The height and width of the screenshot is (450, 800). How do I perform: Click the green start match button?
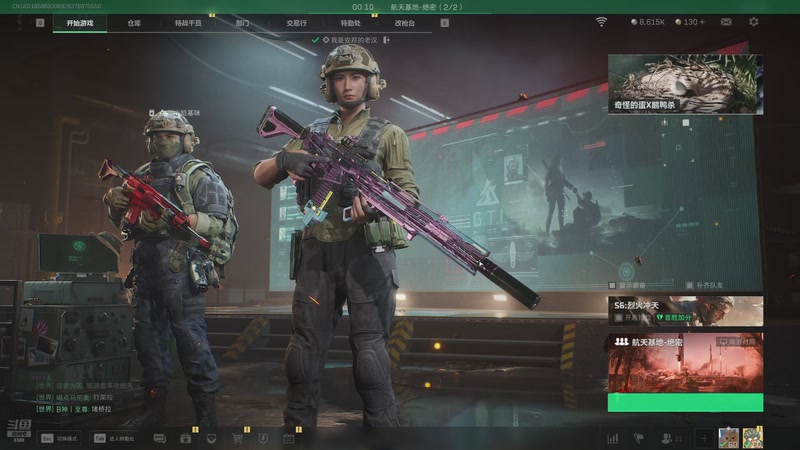point(685,402)
